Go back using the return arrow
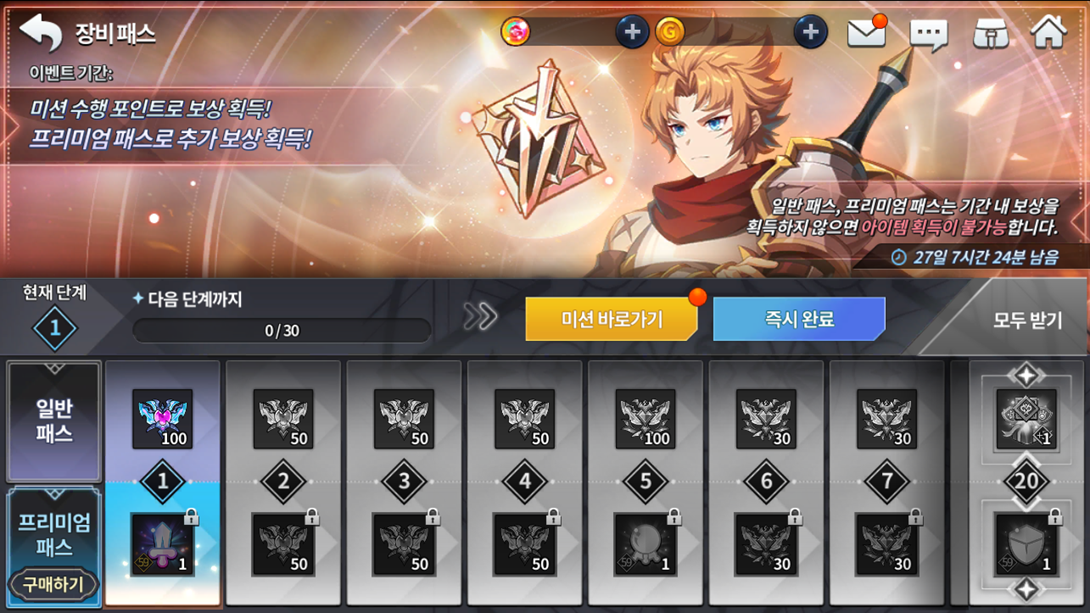Screen dimensions: 1090x613 (x=41, y=32)
